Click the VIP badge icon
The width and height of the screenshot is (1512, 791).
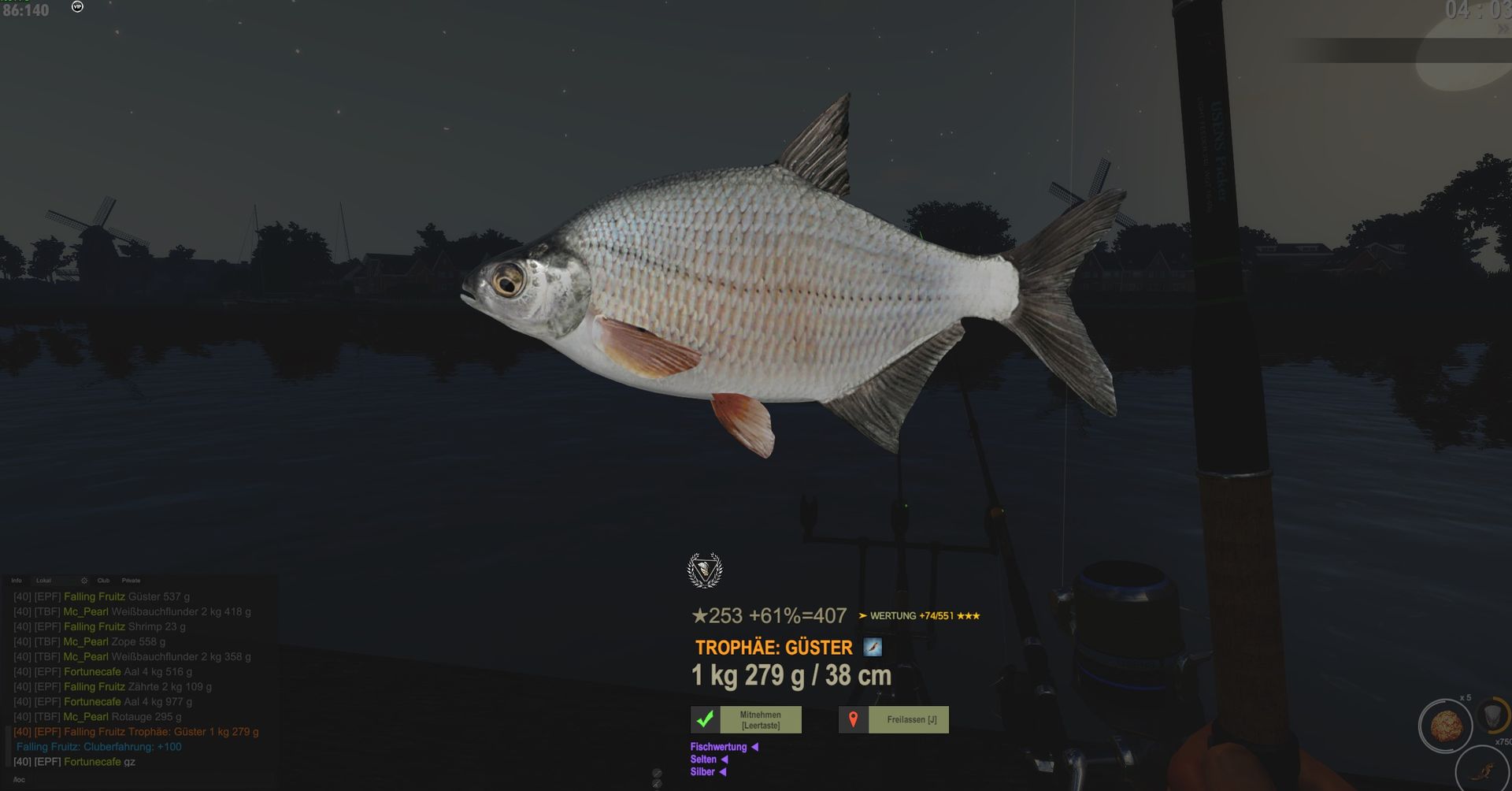[77, 6]
